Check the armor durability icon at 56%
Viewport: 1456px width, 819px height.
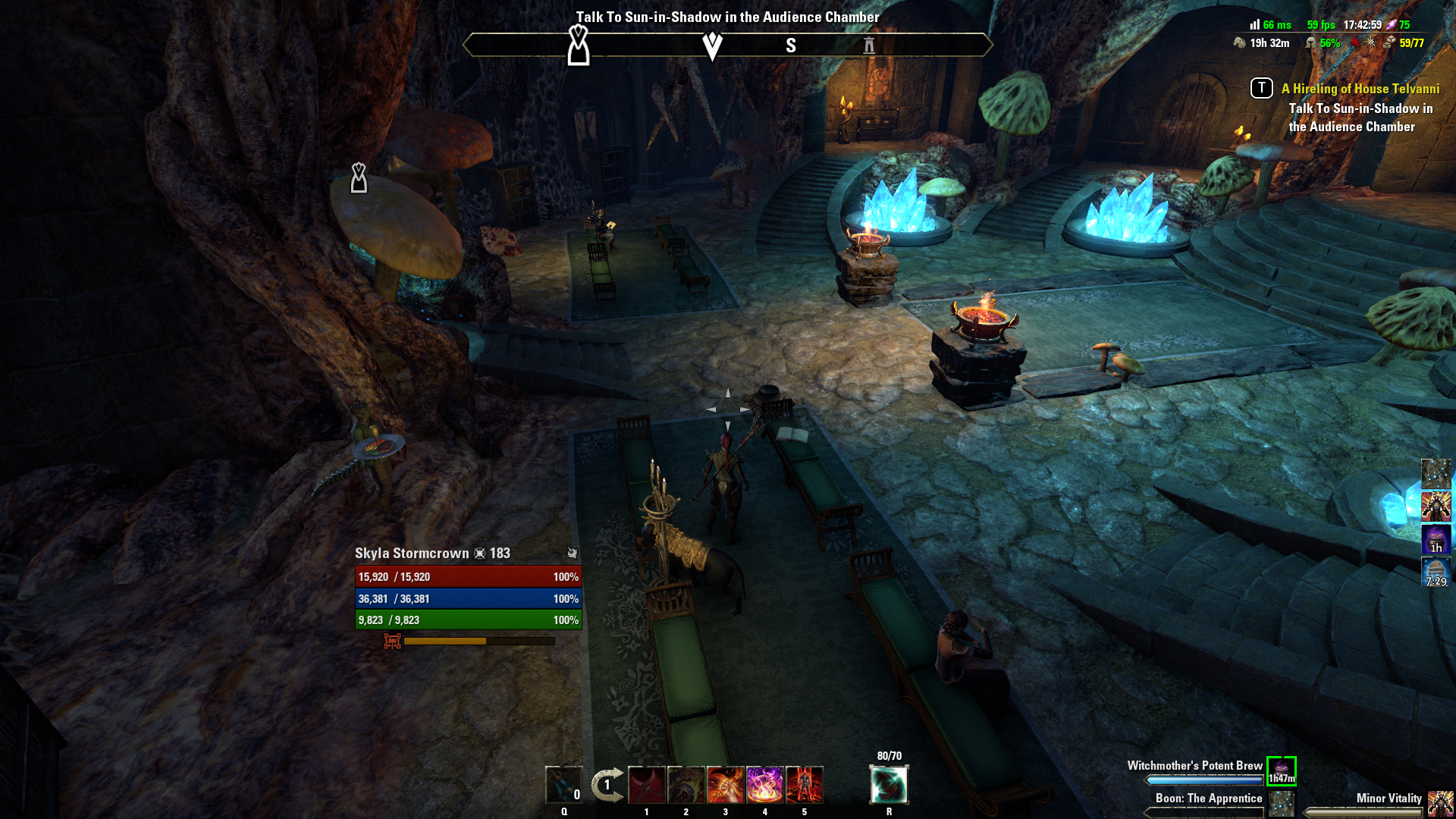tap(1311, 43)
